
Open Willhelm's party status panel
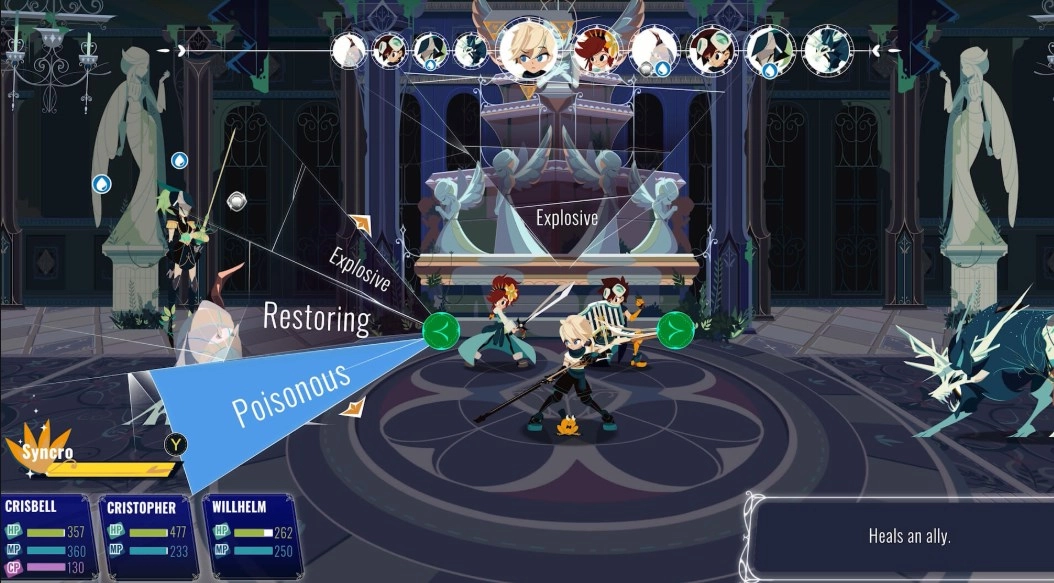[252, 537]
